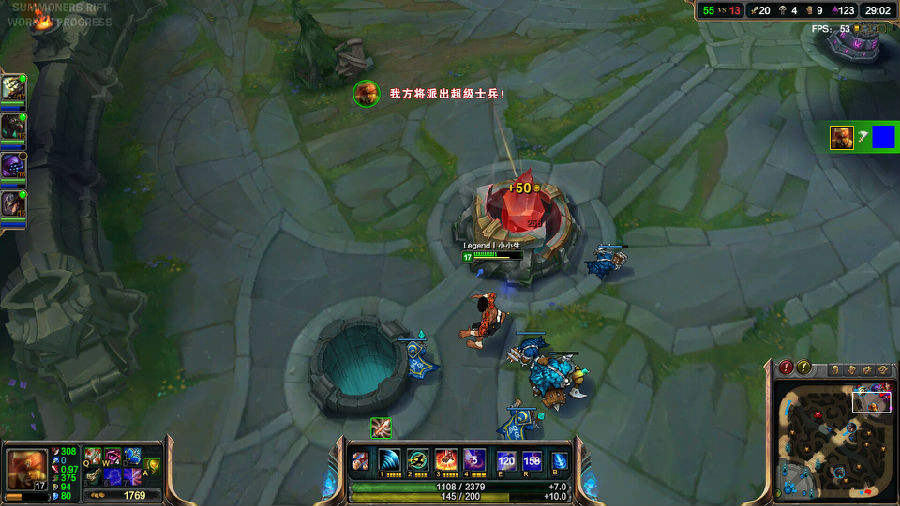Activate the Recall button

click(560, 461)
